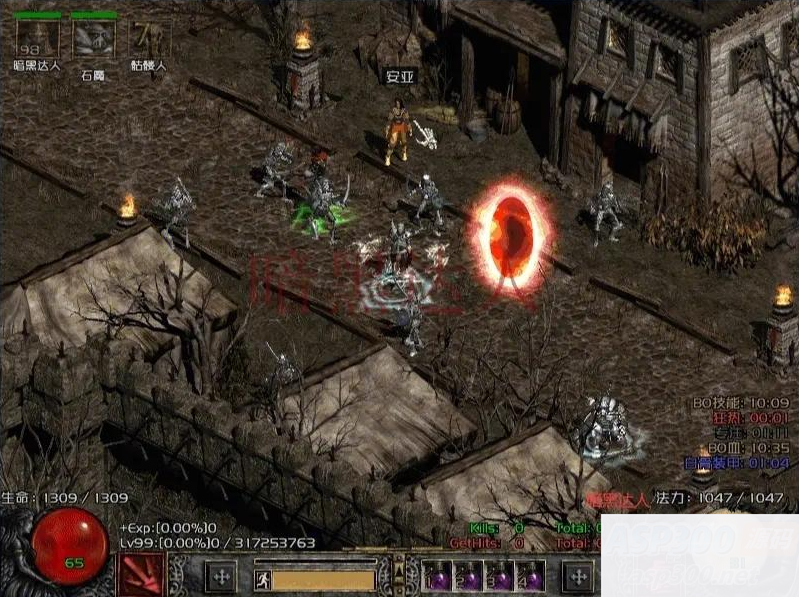
Task: Open the left-hand attack skill icon
Action: [x=141, y=575]
